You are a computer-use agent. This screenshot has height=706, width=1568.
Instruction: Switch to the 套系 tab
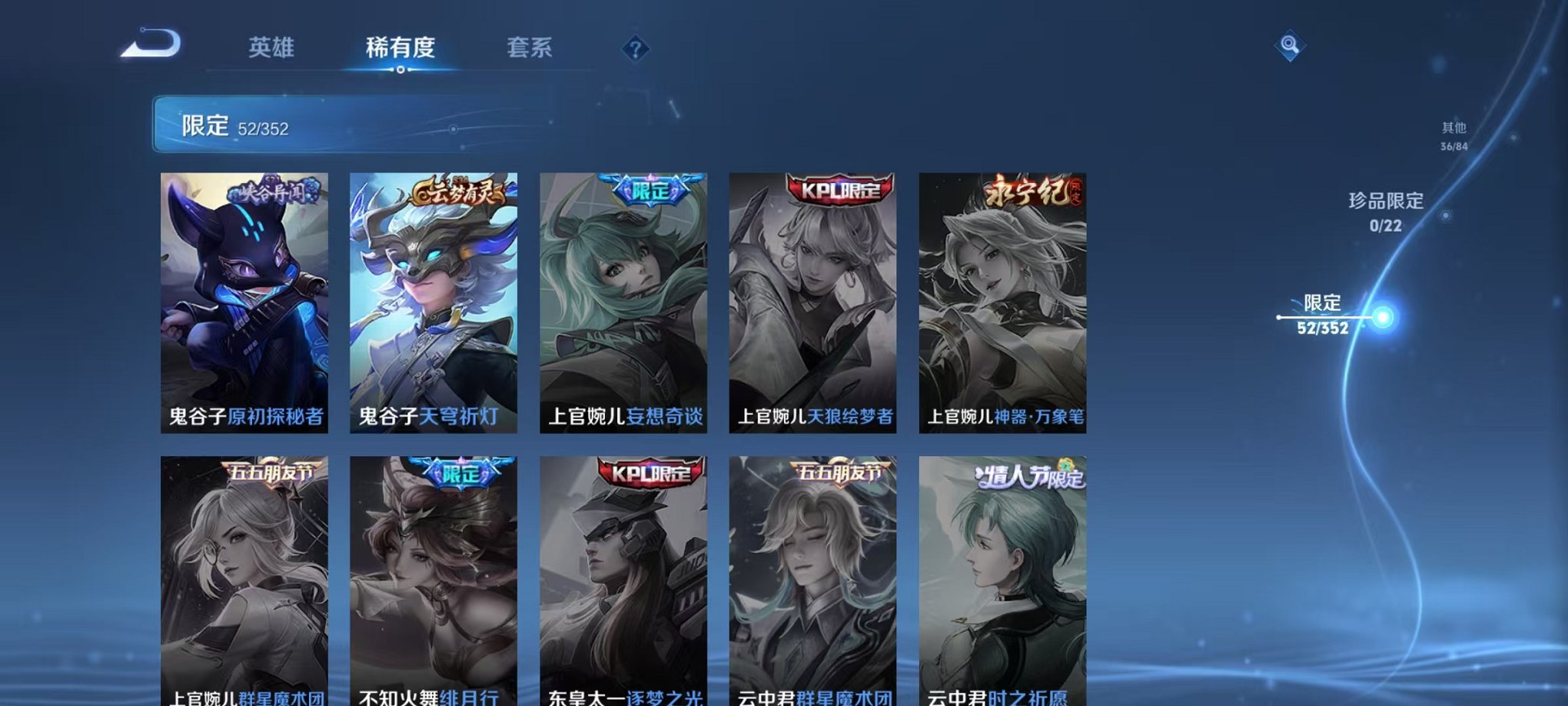(x=529, y=48)
